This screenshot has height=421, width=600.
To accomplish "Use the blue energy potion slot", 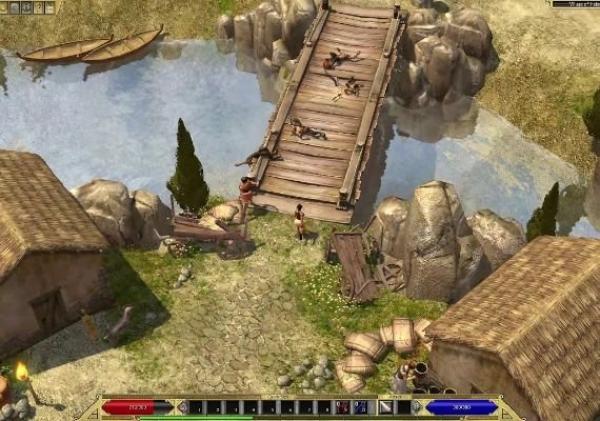I will 359,407.
